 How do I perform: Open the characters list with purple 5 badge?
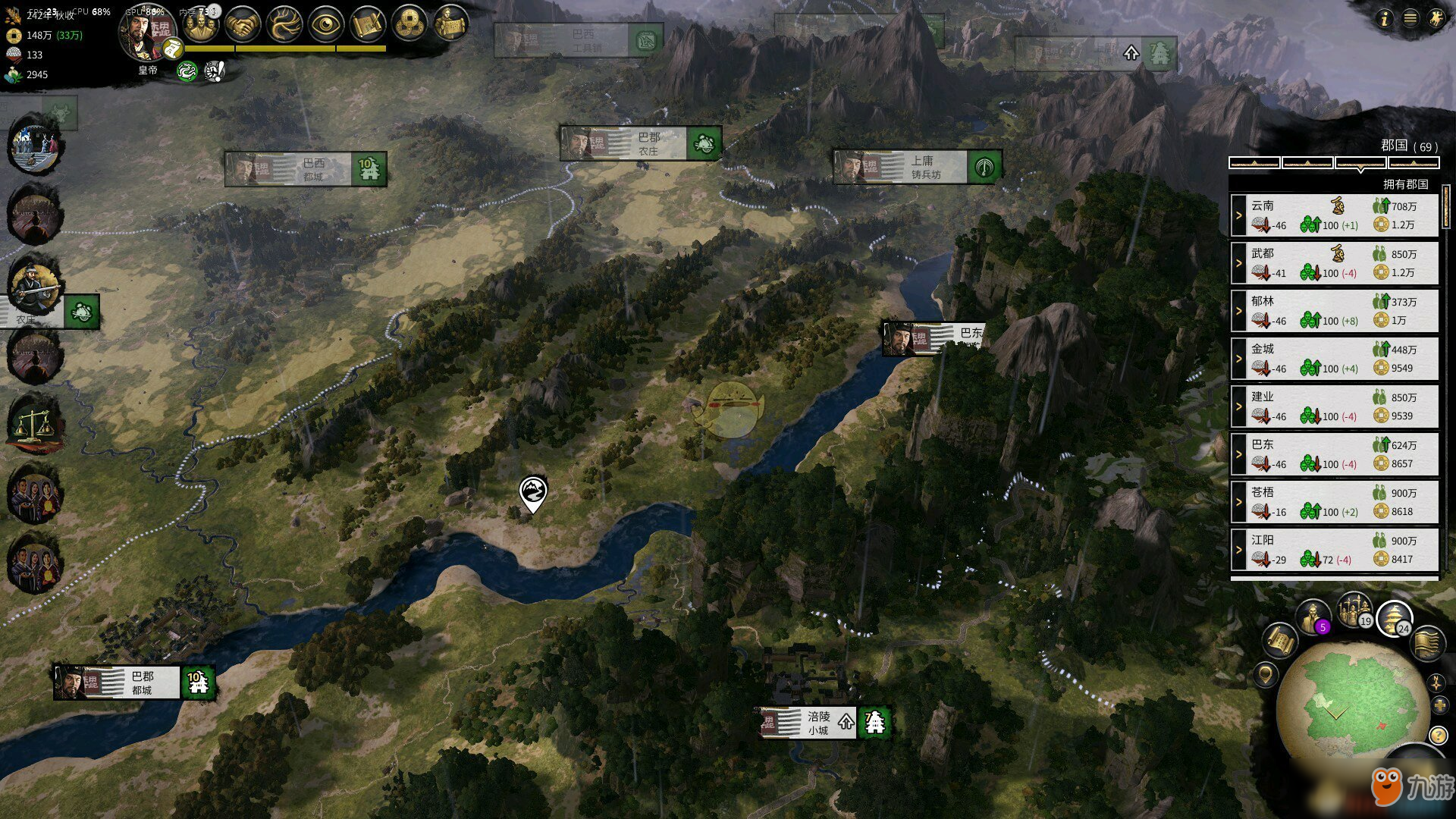tap(1312, 617)
